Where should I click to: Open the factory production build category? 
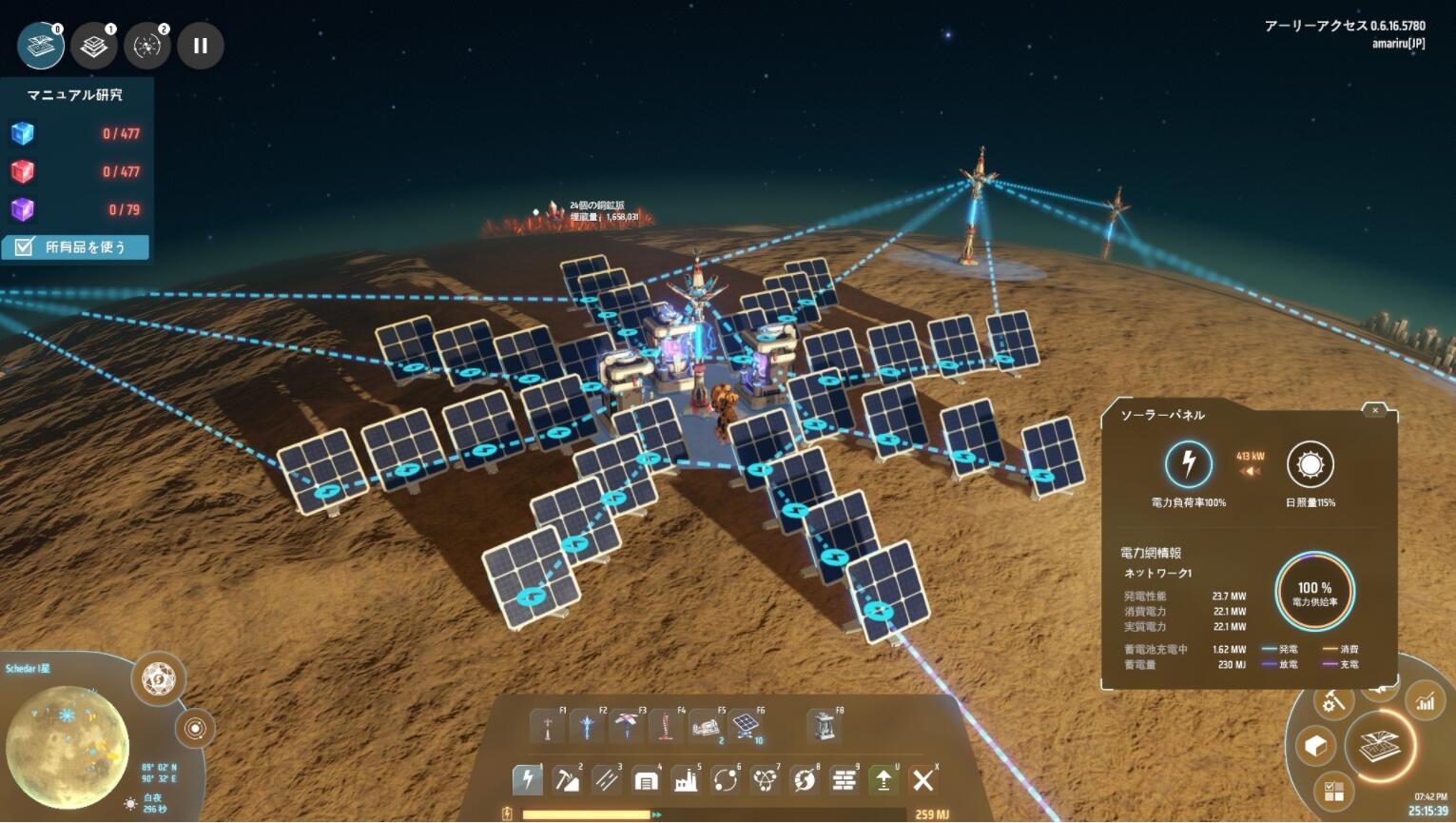pos(686,780)
